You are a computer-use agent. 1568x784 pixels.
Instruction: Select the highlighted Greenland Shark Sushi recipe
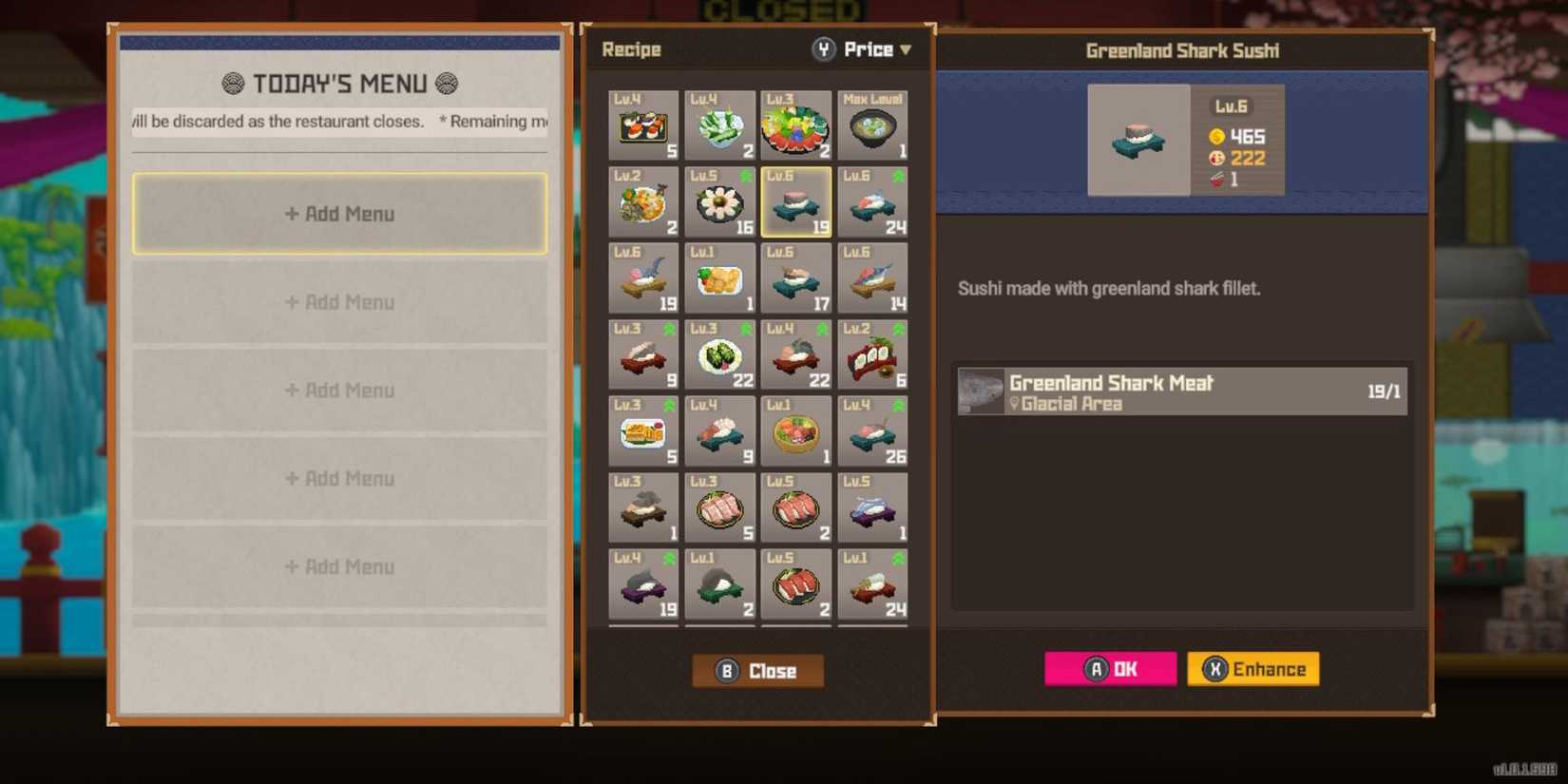(x=796, y=201)
